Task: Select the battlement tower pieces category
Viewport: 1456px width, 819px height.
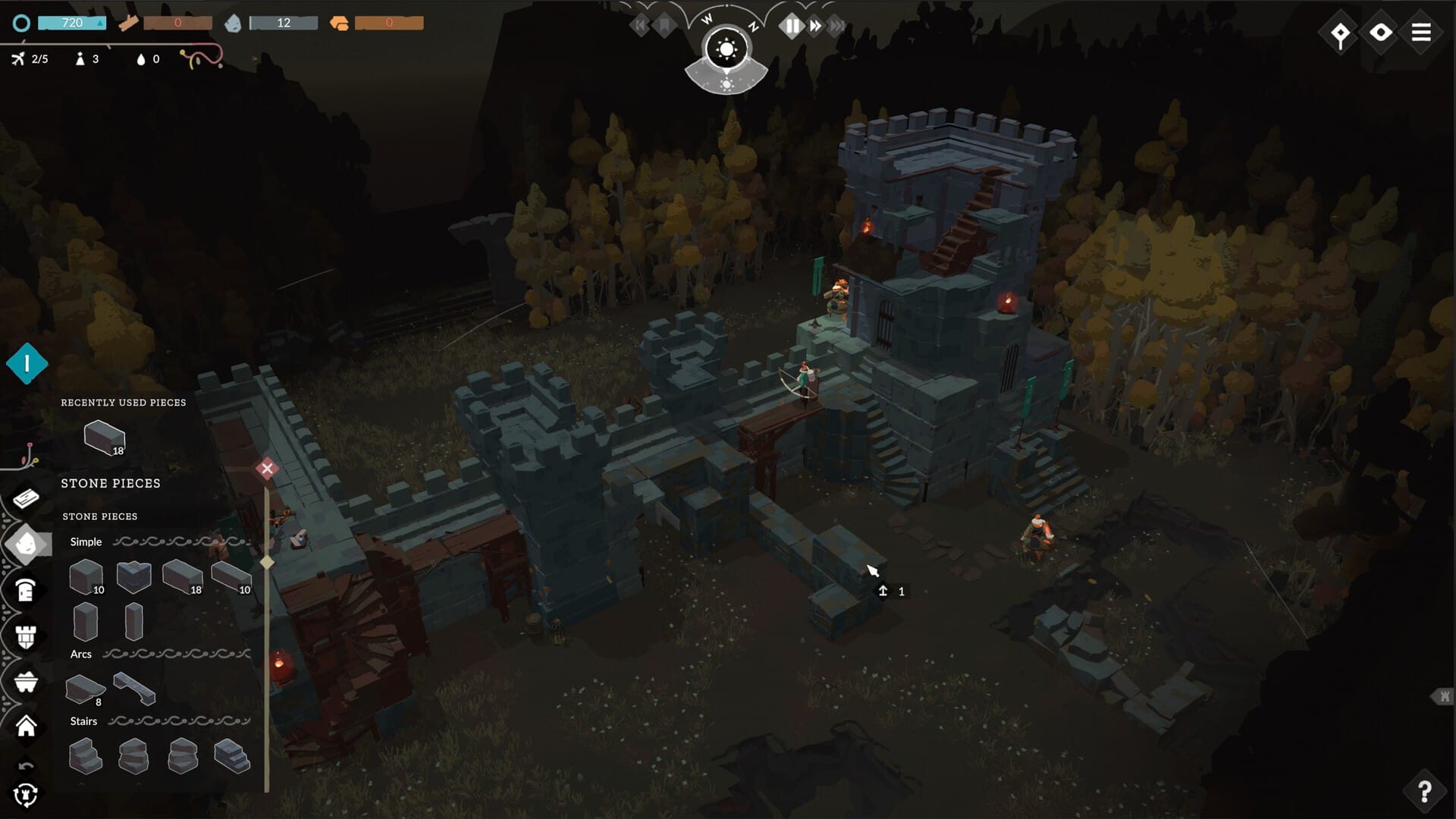Action: 25,635
